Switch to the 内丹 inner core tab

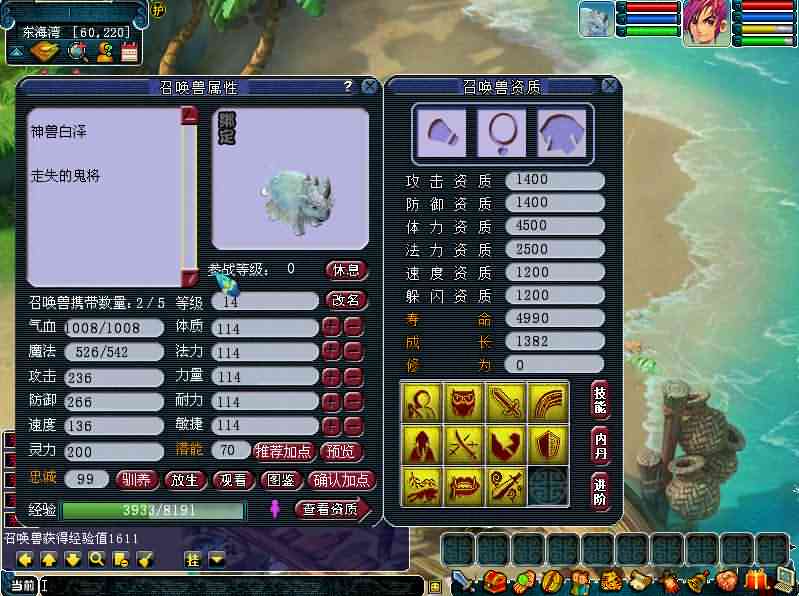600,443
